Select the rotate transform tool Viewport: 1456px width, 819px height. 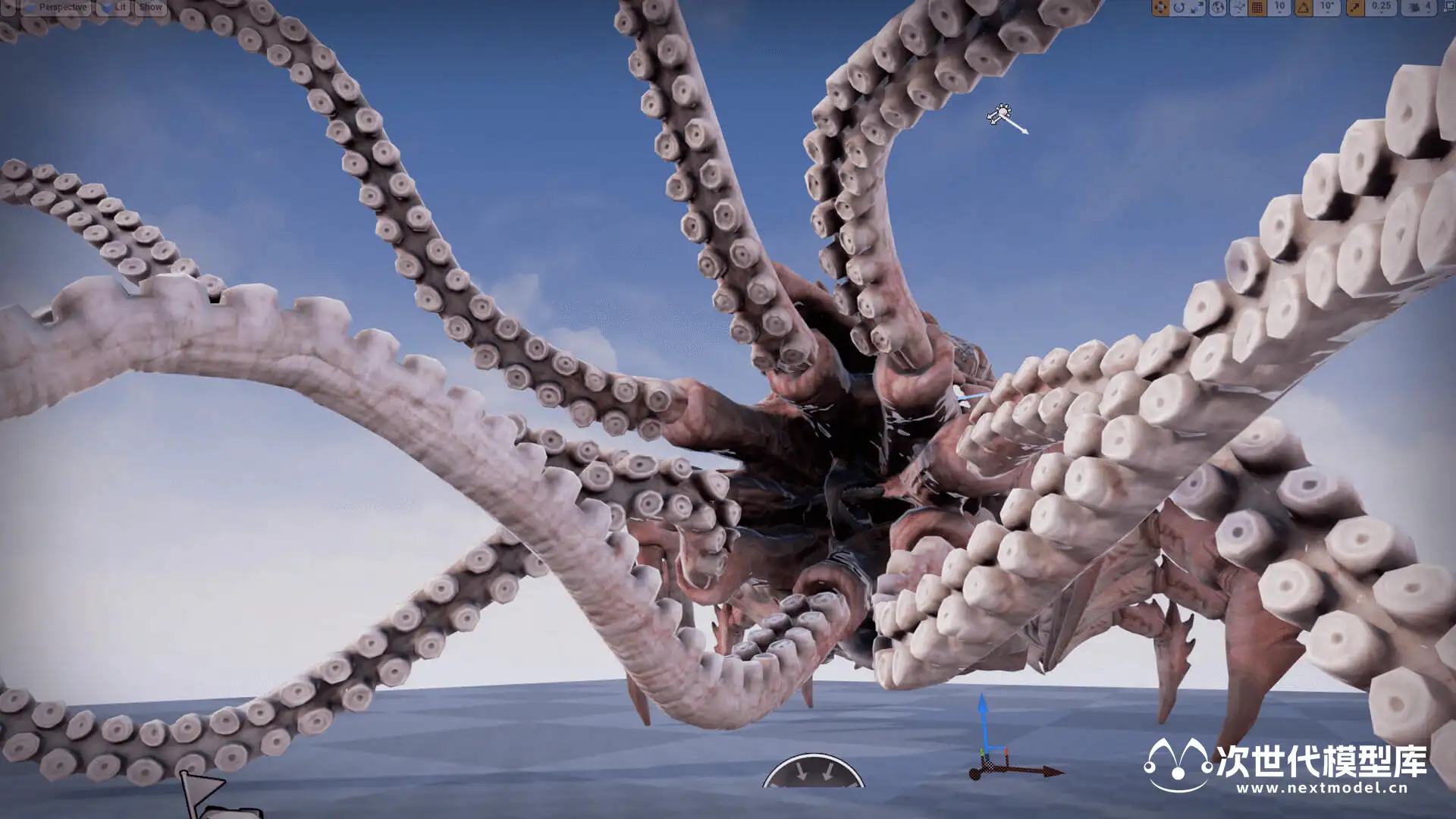coord(1179,8)
